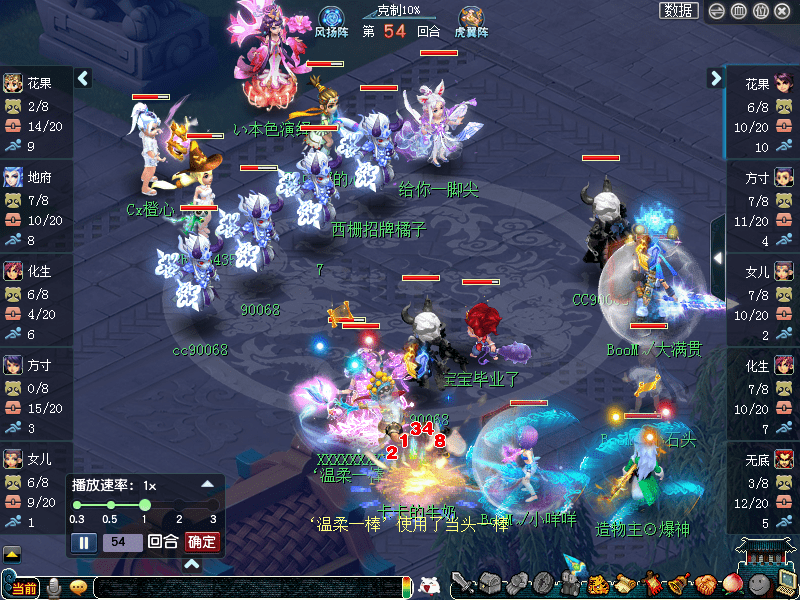800x600 pixels.
Task: Close the replay with the X button
Action: (x=783, y=11)
